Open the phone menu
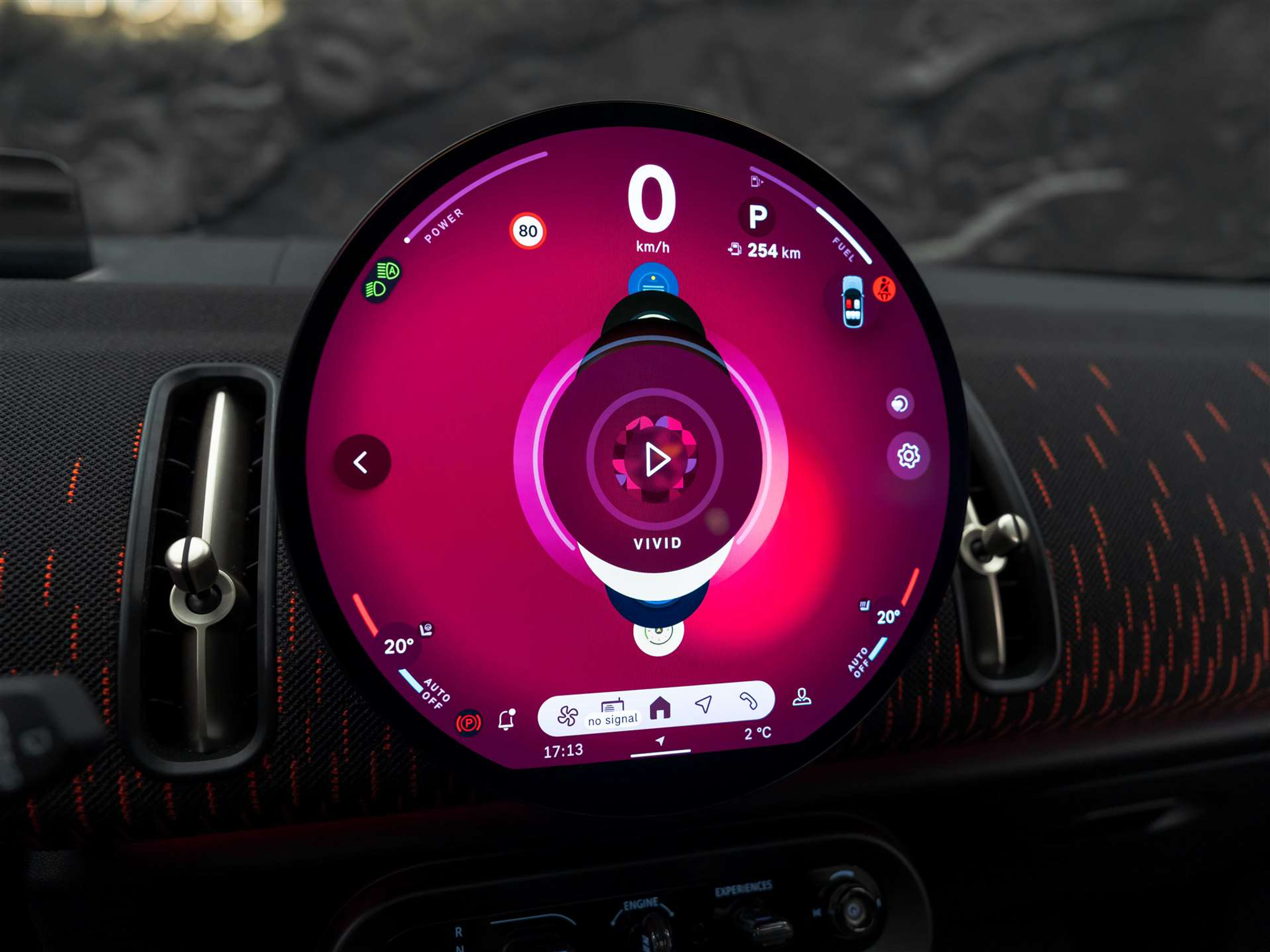This screenshot has height=952, width=1270. [748, 700]
